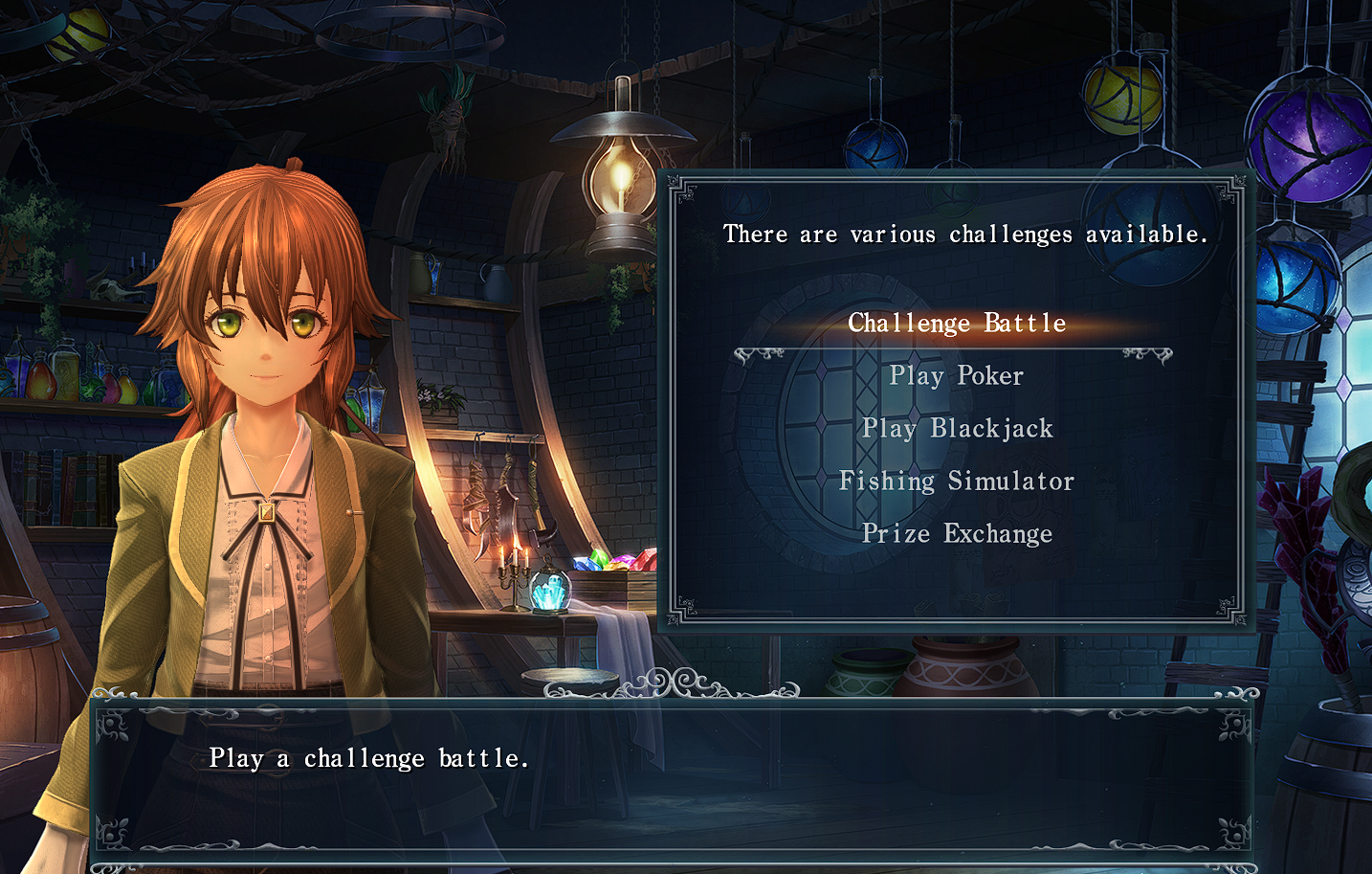1372x874 pixels.
Task: Open the Play Blackjack challenge
Action: point(957,429)
